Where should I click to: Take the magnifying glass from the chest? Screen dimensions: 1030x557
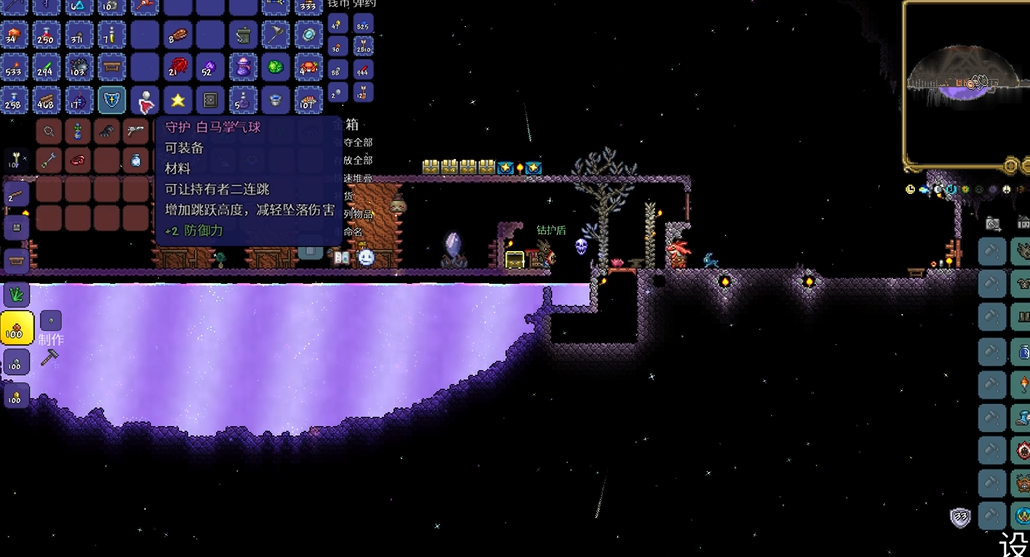[49, 131]
